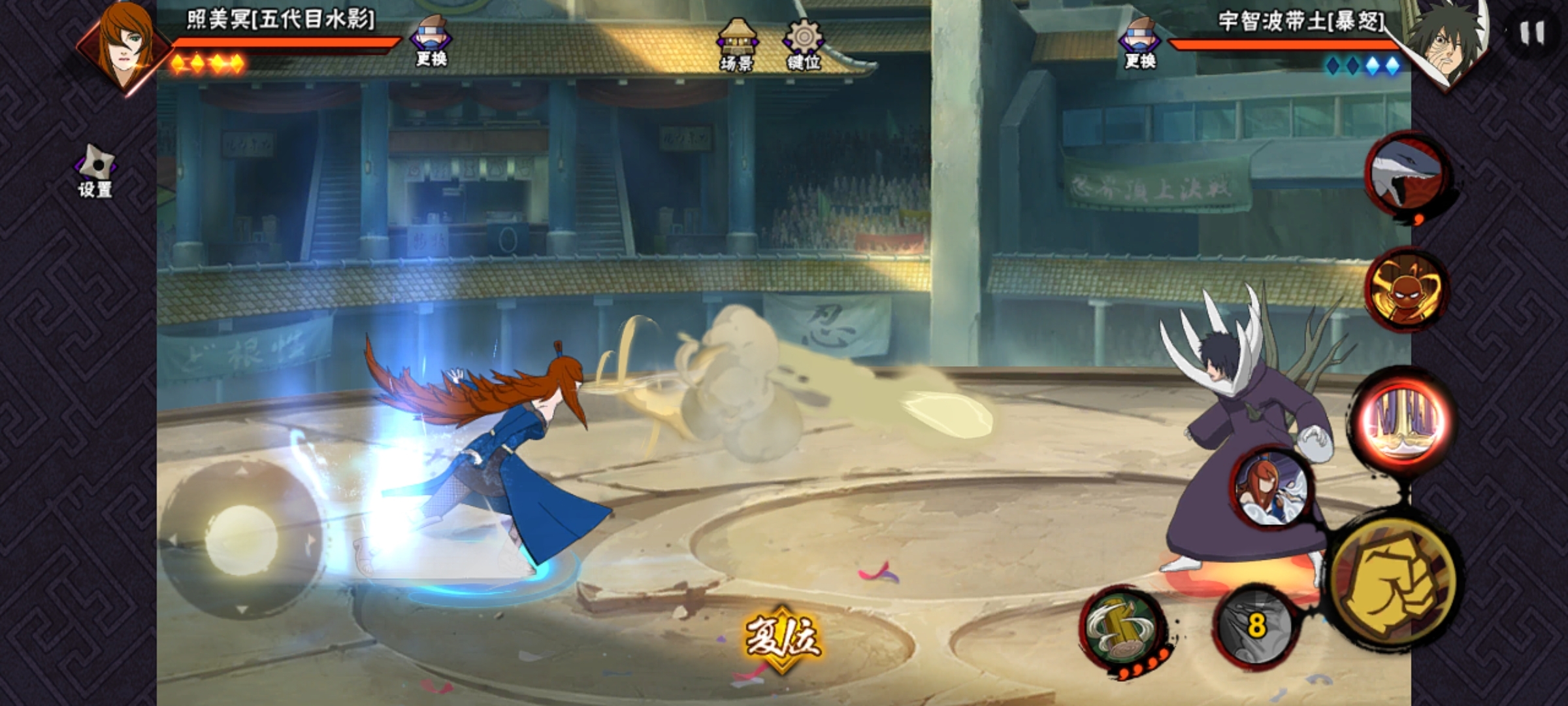Touch the virtual movement joystick

pos(242,539)
